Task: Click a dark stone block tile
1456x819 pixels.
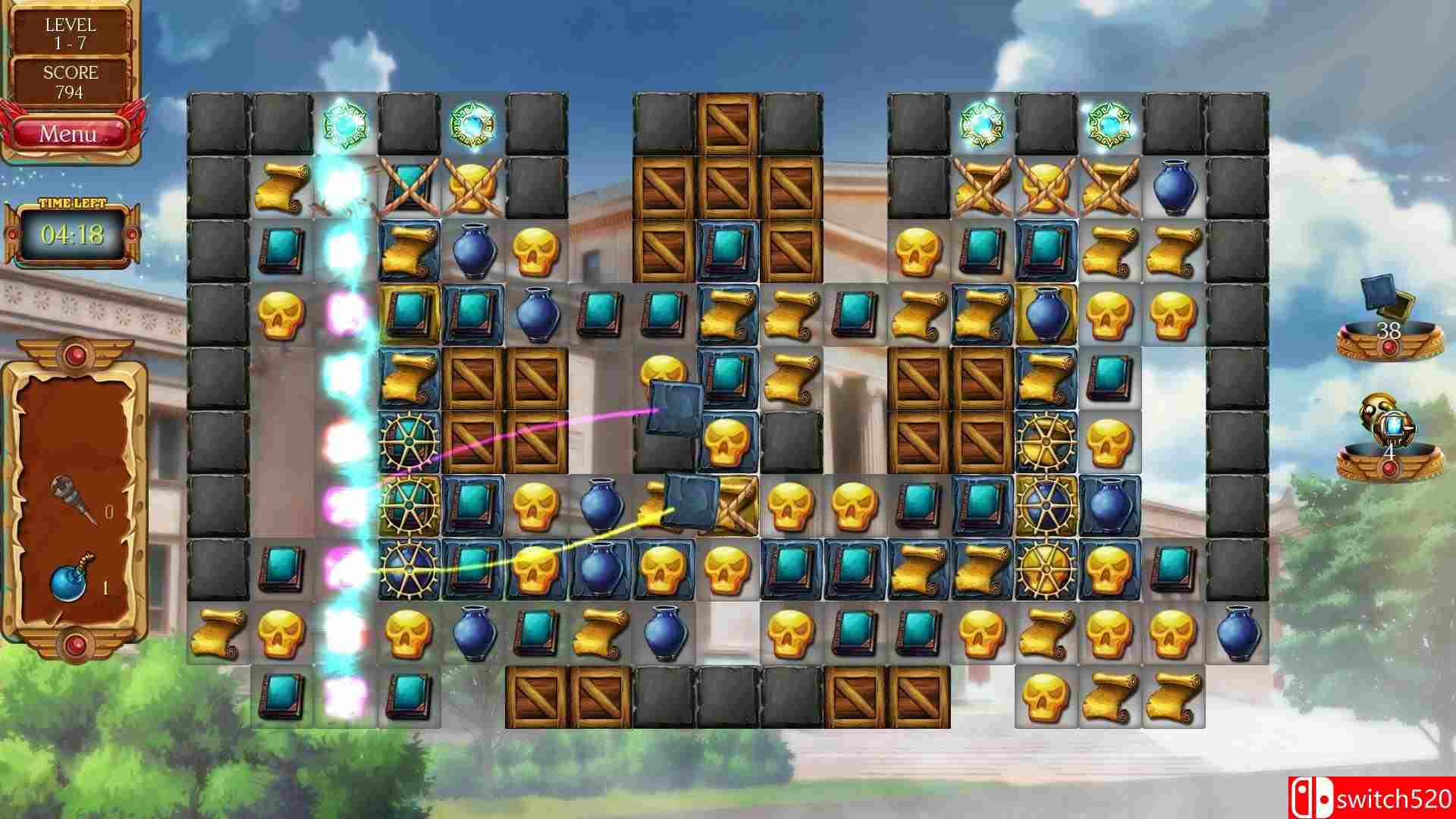Action: click(215, 121)
